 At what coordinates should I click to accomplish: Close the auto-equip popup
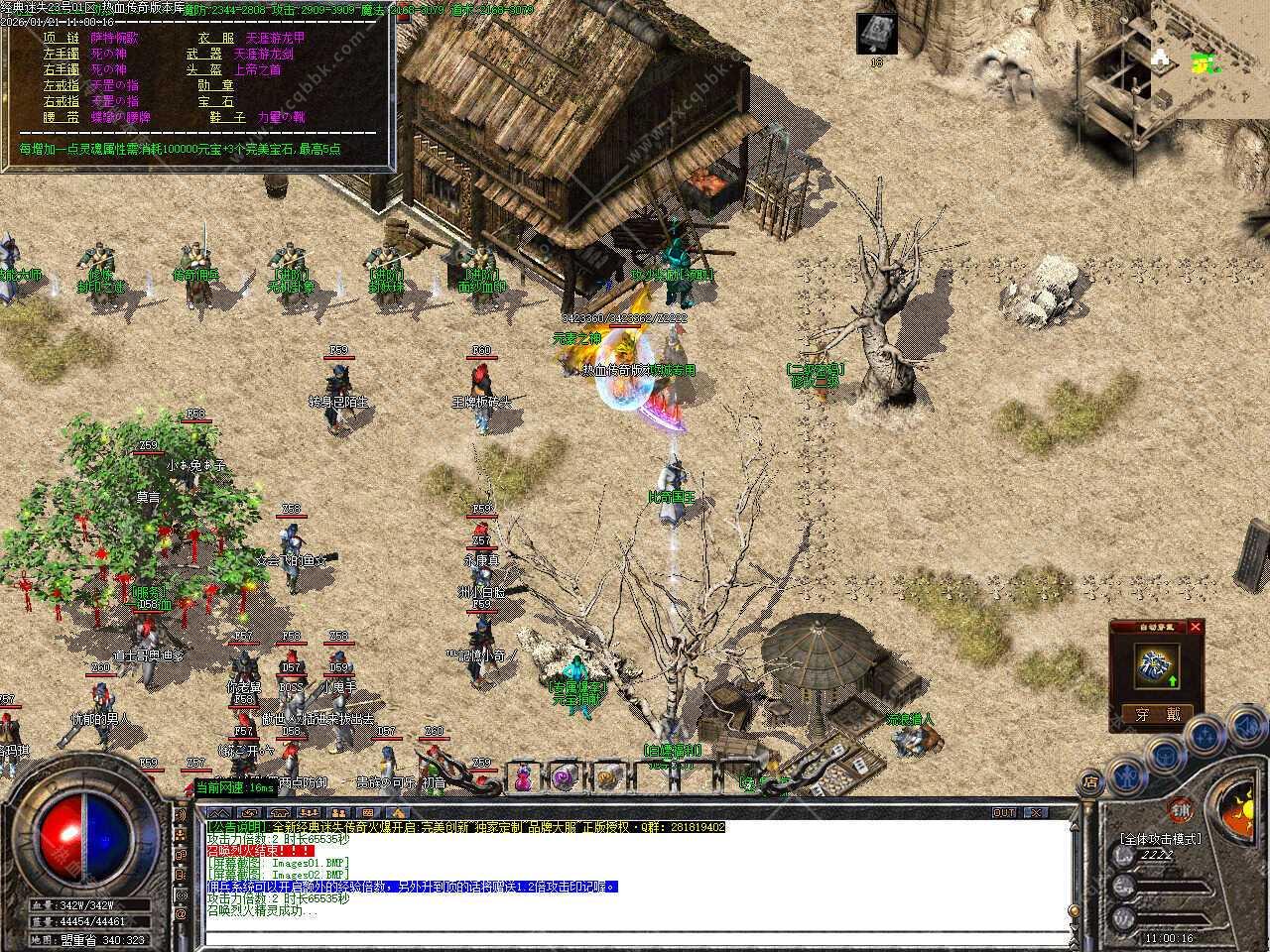[1195, 627]
